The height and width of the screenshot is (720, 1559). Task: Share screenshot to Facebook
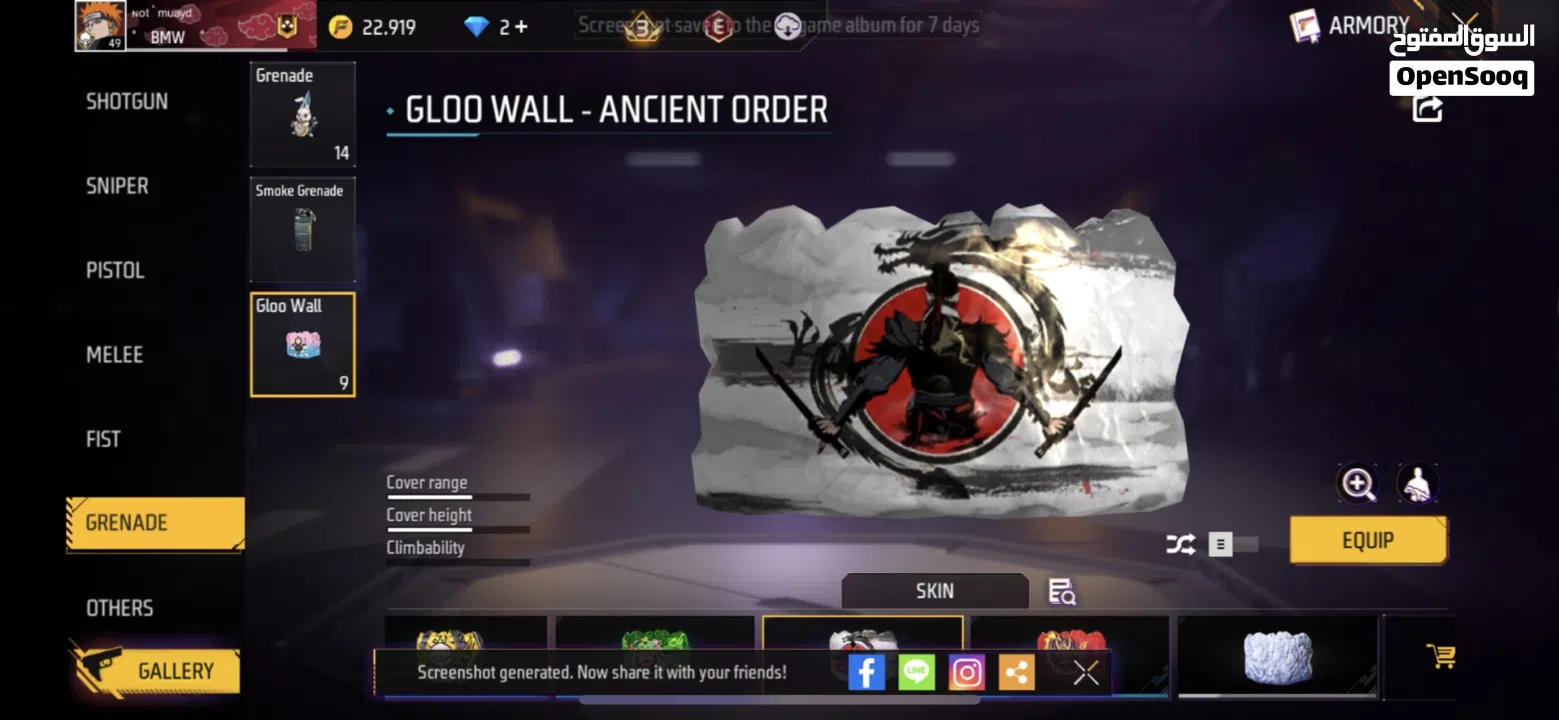(867, 671)
